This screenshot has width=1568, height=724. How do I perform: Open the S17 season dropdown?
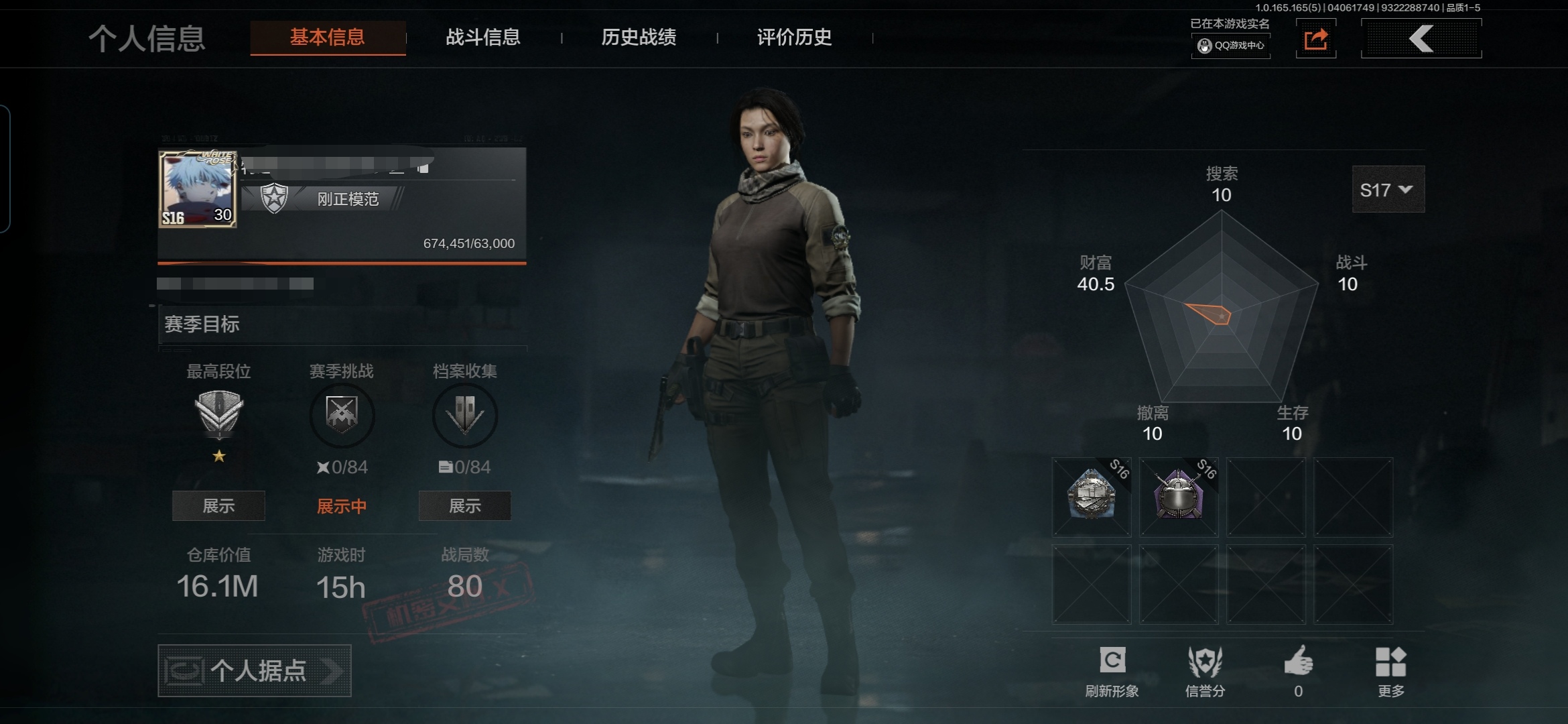[1388, 190]
